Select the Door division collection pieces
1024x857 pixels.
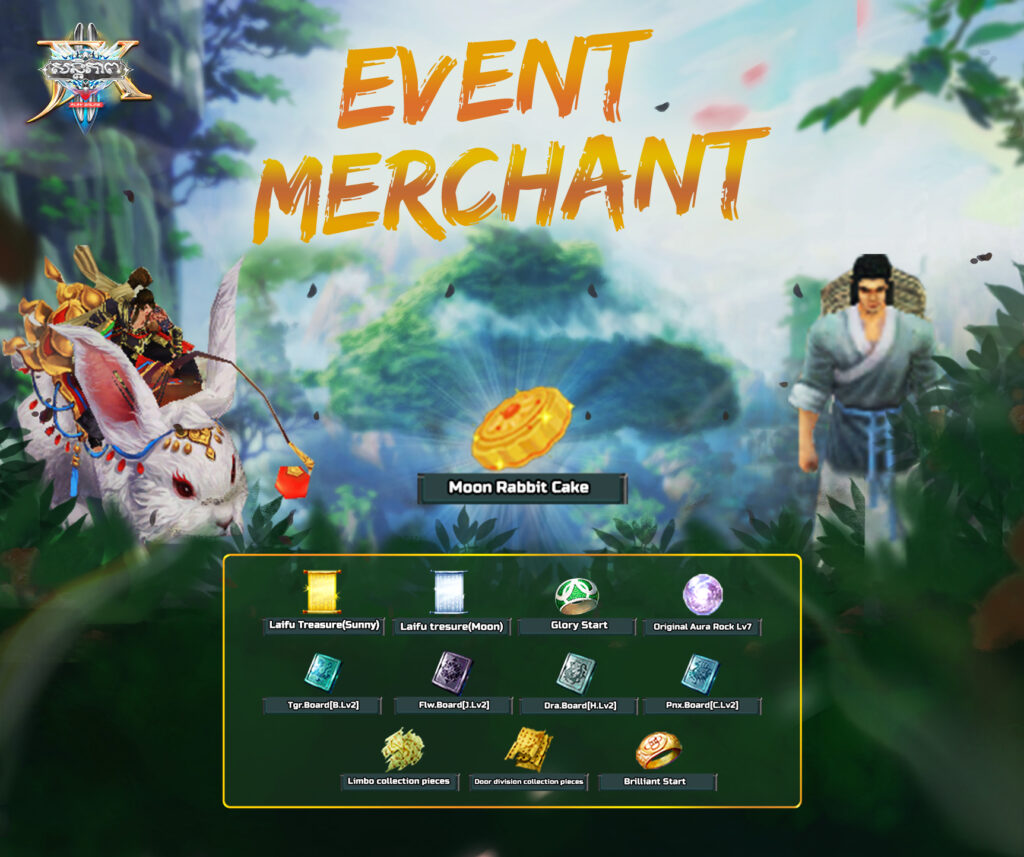click(x=528, y=749)
